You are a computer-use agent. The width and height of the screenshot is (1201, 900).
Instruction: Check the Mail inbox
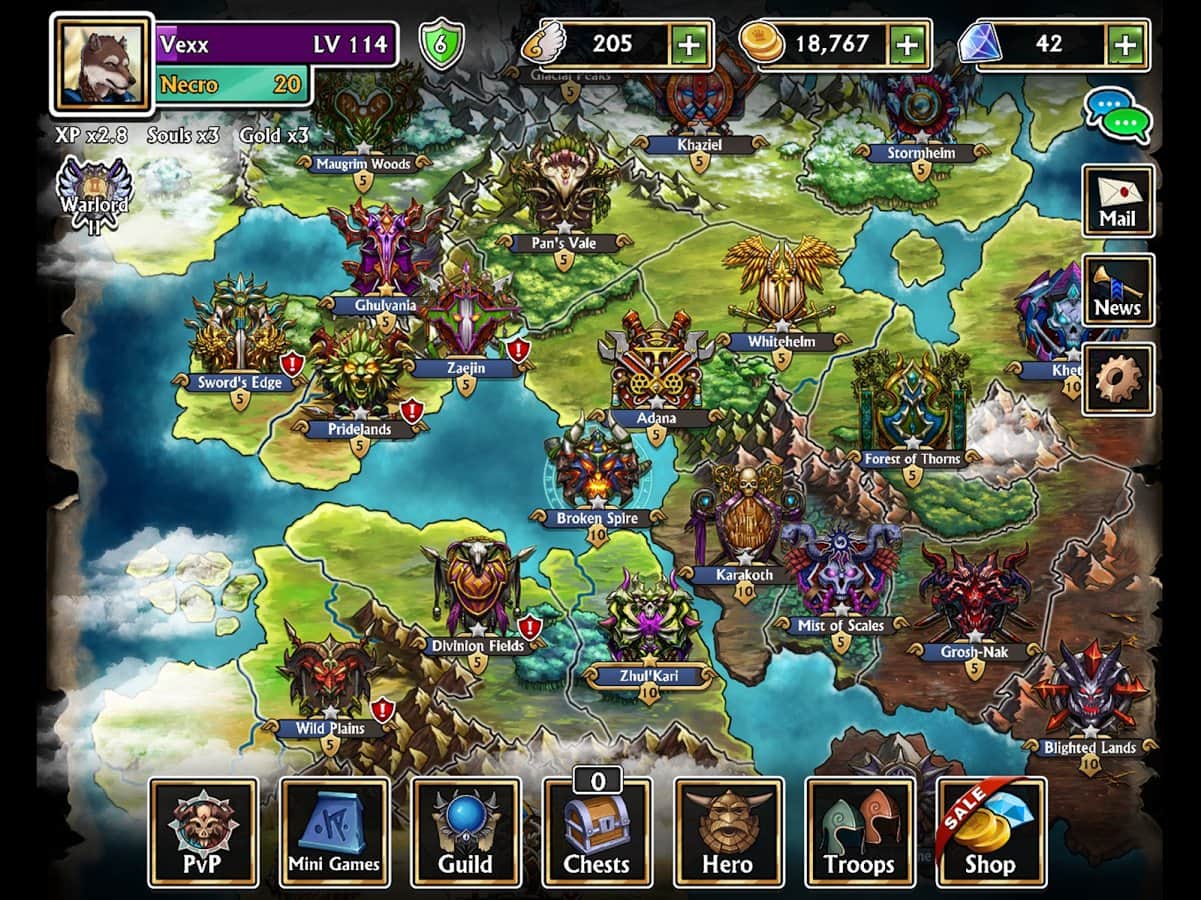pyautogui.click(x=1118, y=201)
